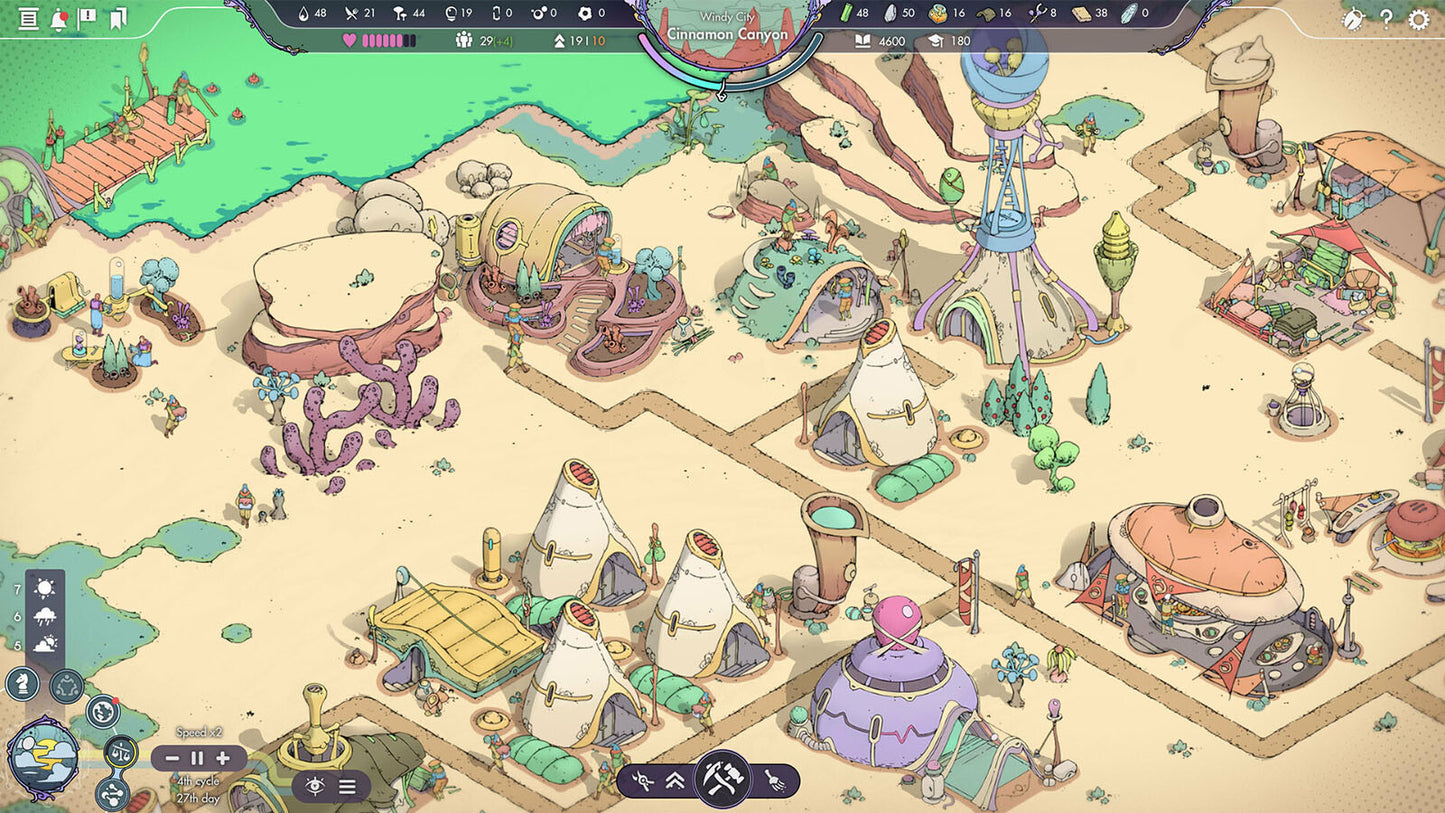
Task: Pause the game
Action: point(197,758)
